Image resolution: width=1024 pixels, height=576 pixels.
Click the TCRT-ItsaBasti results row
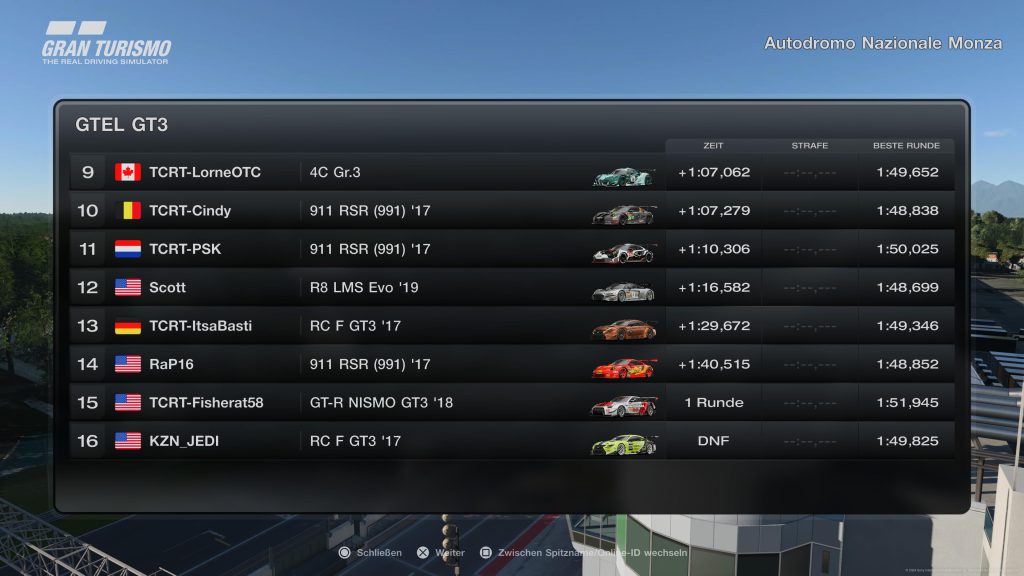click(510, 326)
